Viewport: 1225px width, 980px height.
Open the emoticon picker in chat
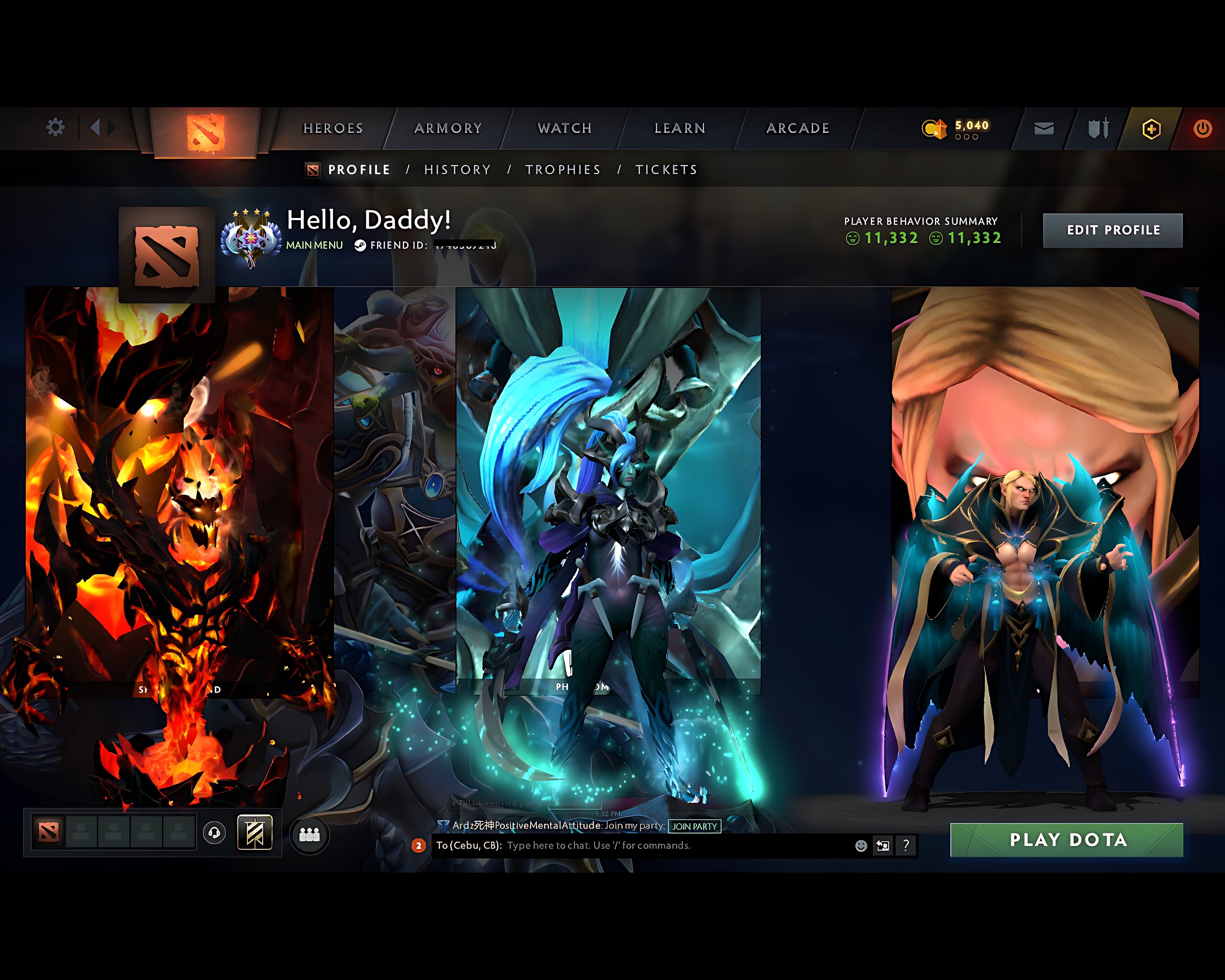(x=861, y=846)
